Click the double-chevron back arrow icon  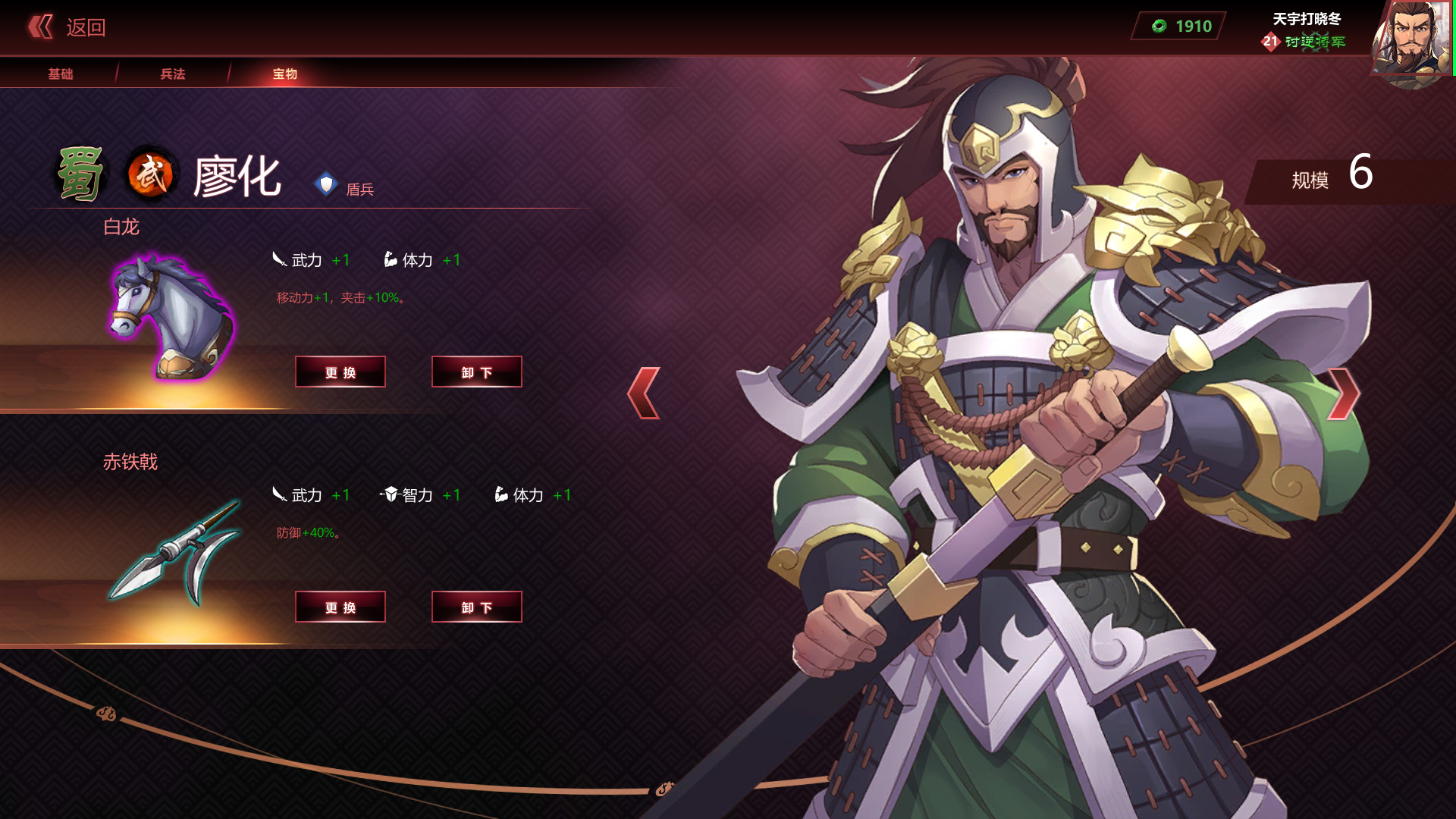[x=39, y=27]
